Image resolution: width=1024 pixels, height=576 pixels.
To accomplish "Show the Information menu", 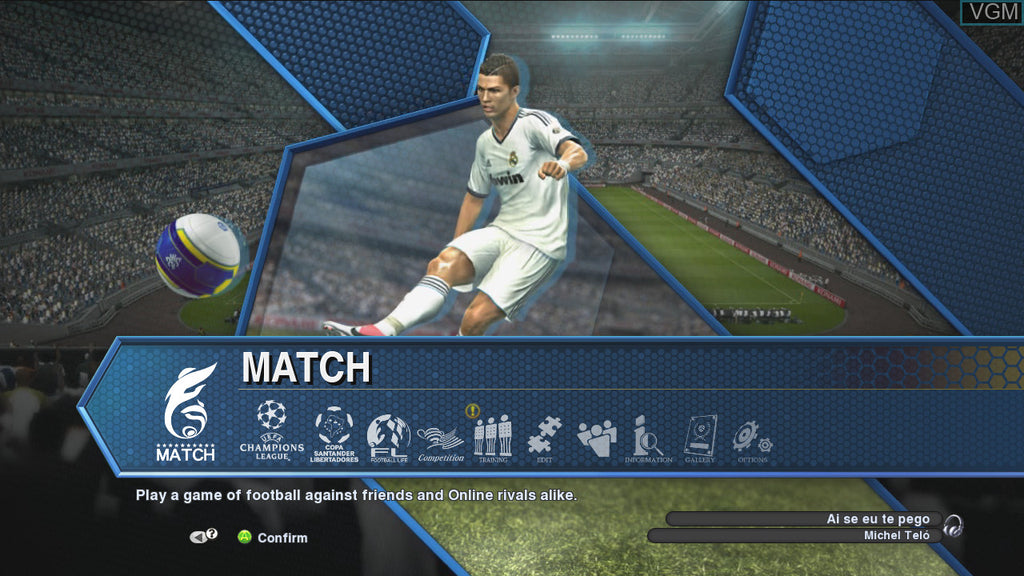I will click(648, 439).
